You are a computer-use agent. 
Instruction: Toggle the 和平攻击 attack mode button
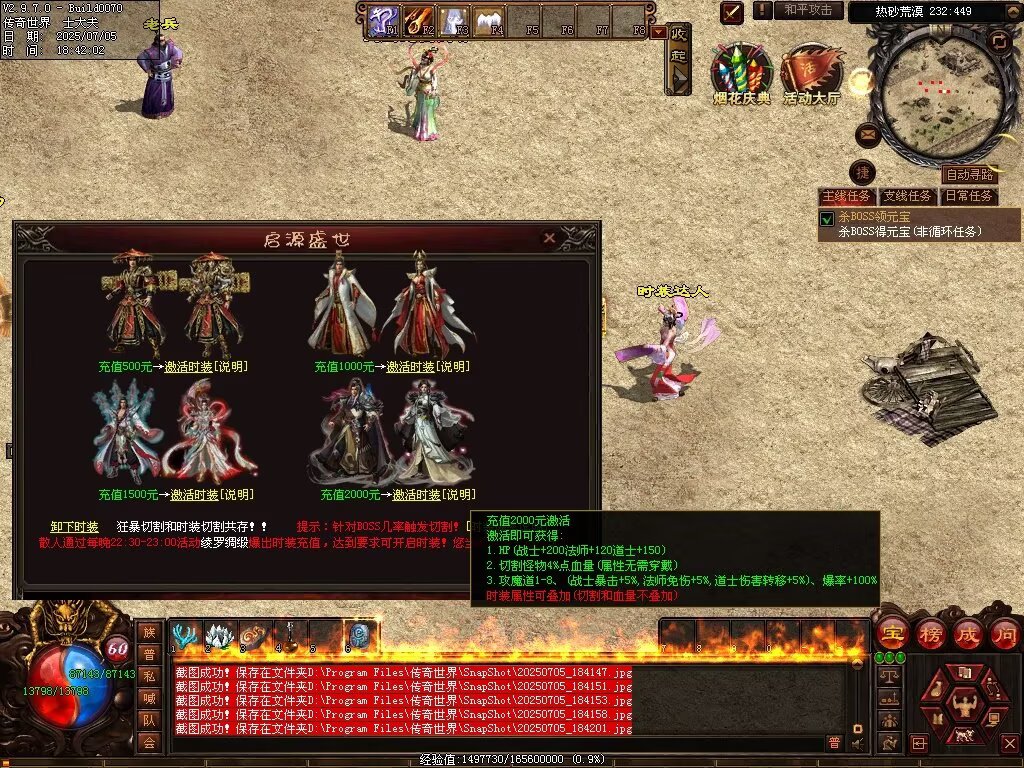(x=808, y=10)
